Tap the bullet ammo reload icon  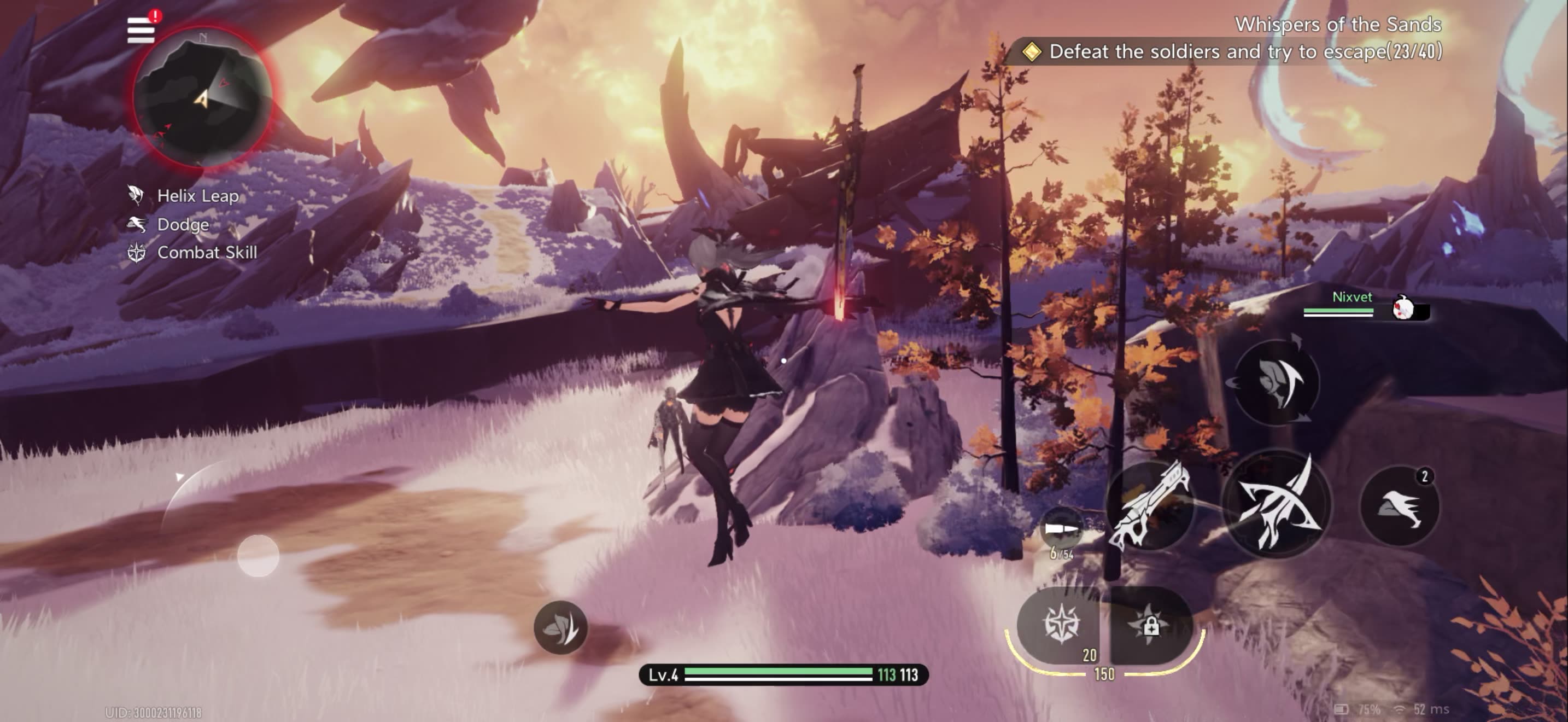(1060, 528)
